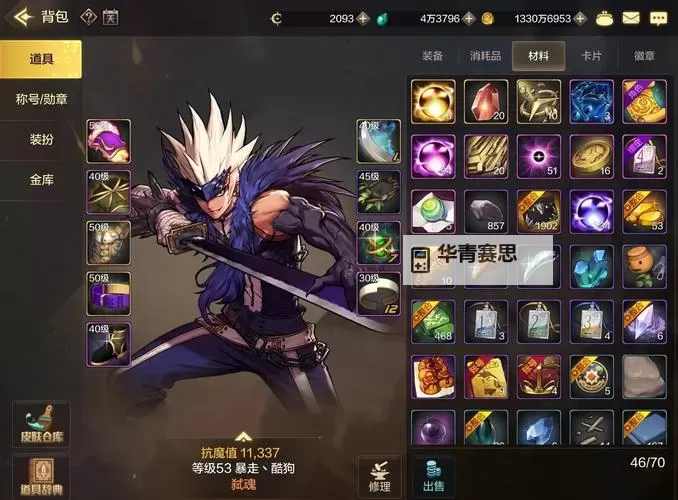Switch to the 称号/勋章 side tab
The width and height of the screenshot is (678, 500).
[x=41, y=99]
